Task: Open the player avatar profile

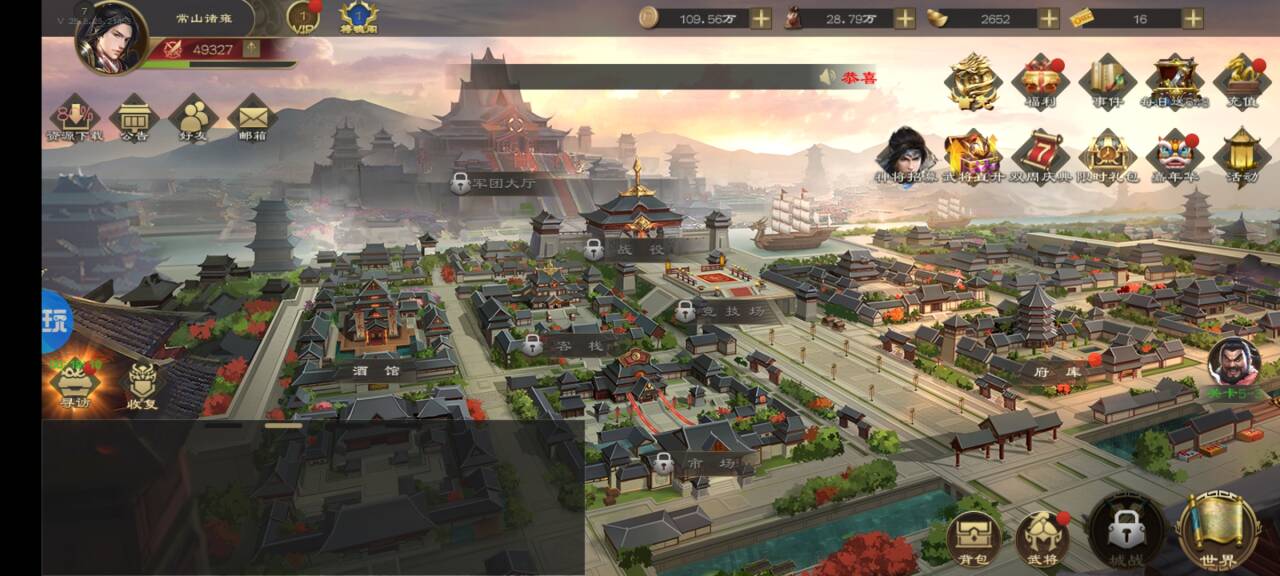Action: click(x=111, y=37)
